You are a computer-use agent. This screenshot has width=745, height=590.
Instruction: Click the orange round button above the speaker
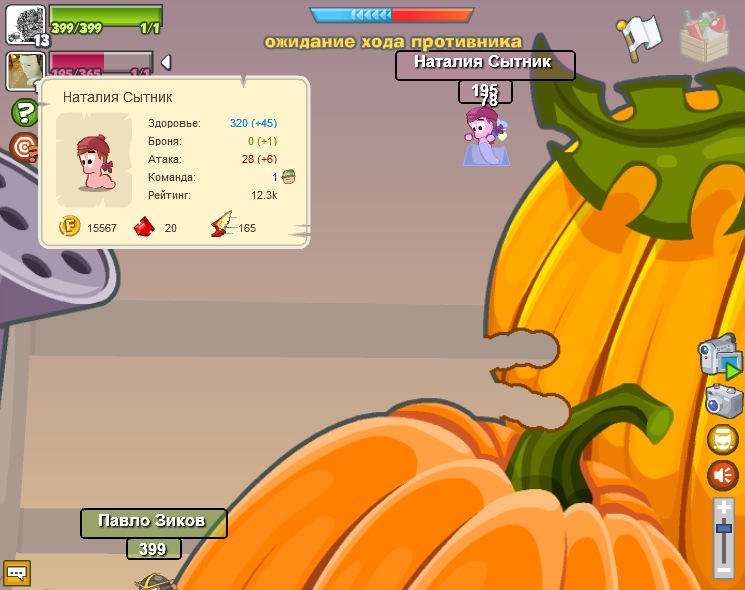722,439
